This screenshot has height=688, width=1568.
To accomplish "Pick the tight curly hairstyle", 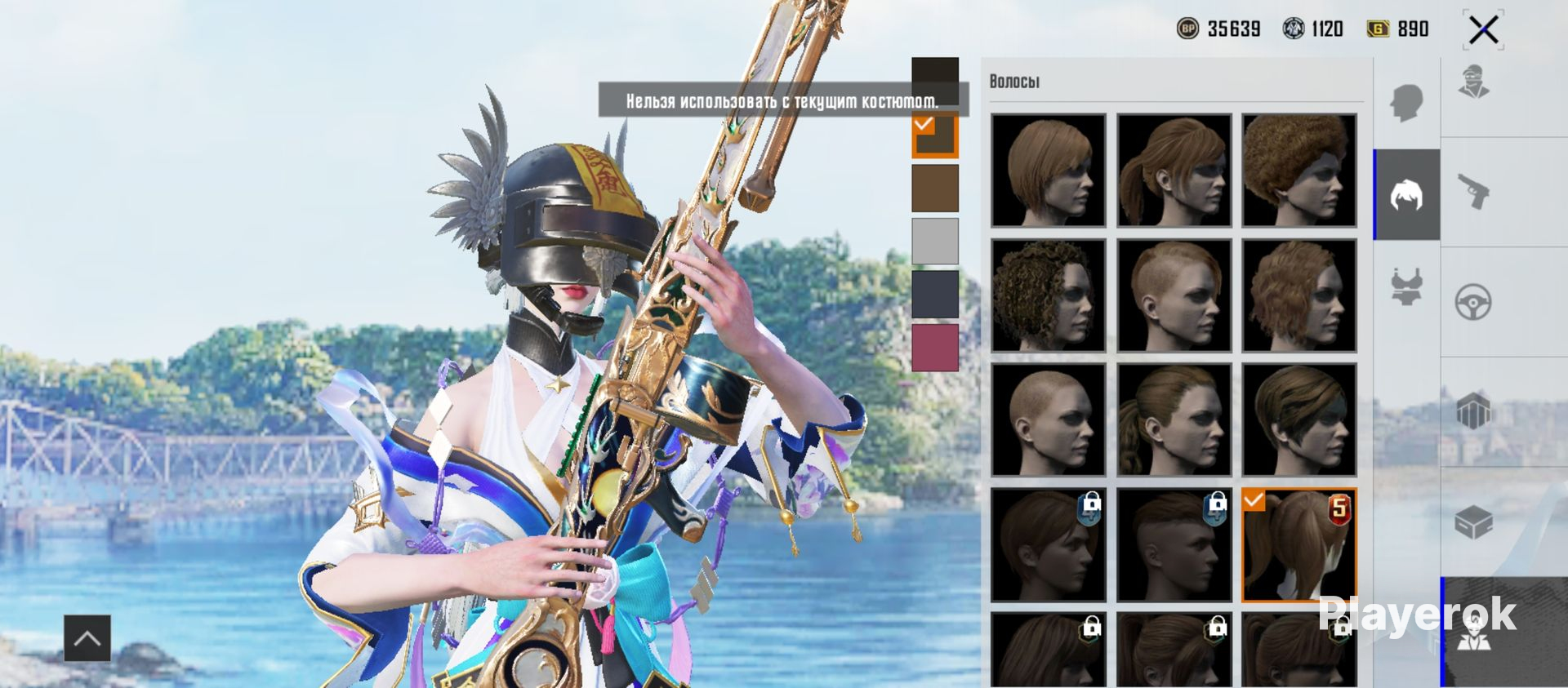I will click(1048, 295).
